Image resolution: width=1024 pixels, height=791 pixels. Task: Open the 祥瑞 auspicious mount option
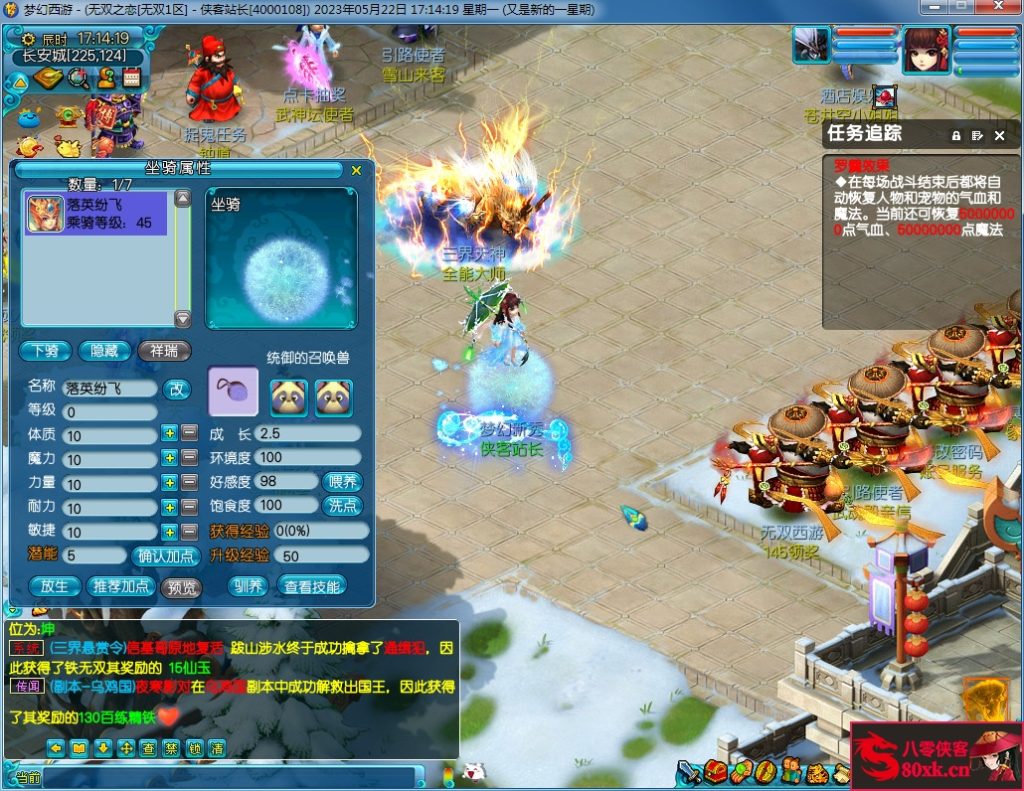click(x=164, y=351)
